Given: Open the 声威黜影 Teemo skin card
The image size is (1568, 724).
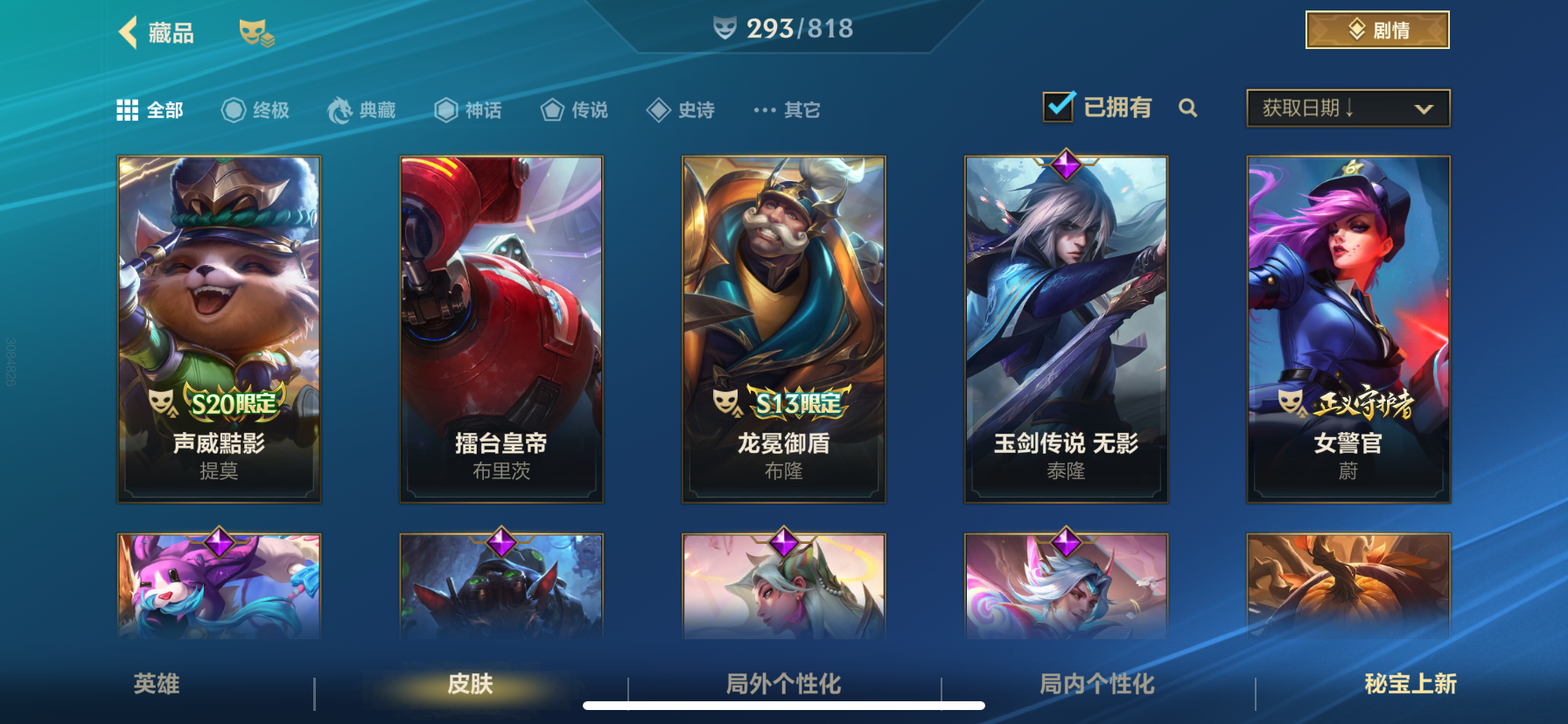Looking at the screenshot, I should (x=219, y=328).
